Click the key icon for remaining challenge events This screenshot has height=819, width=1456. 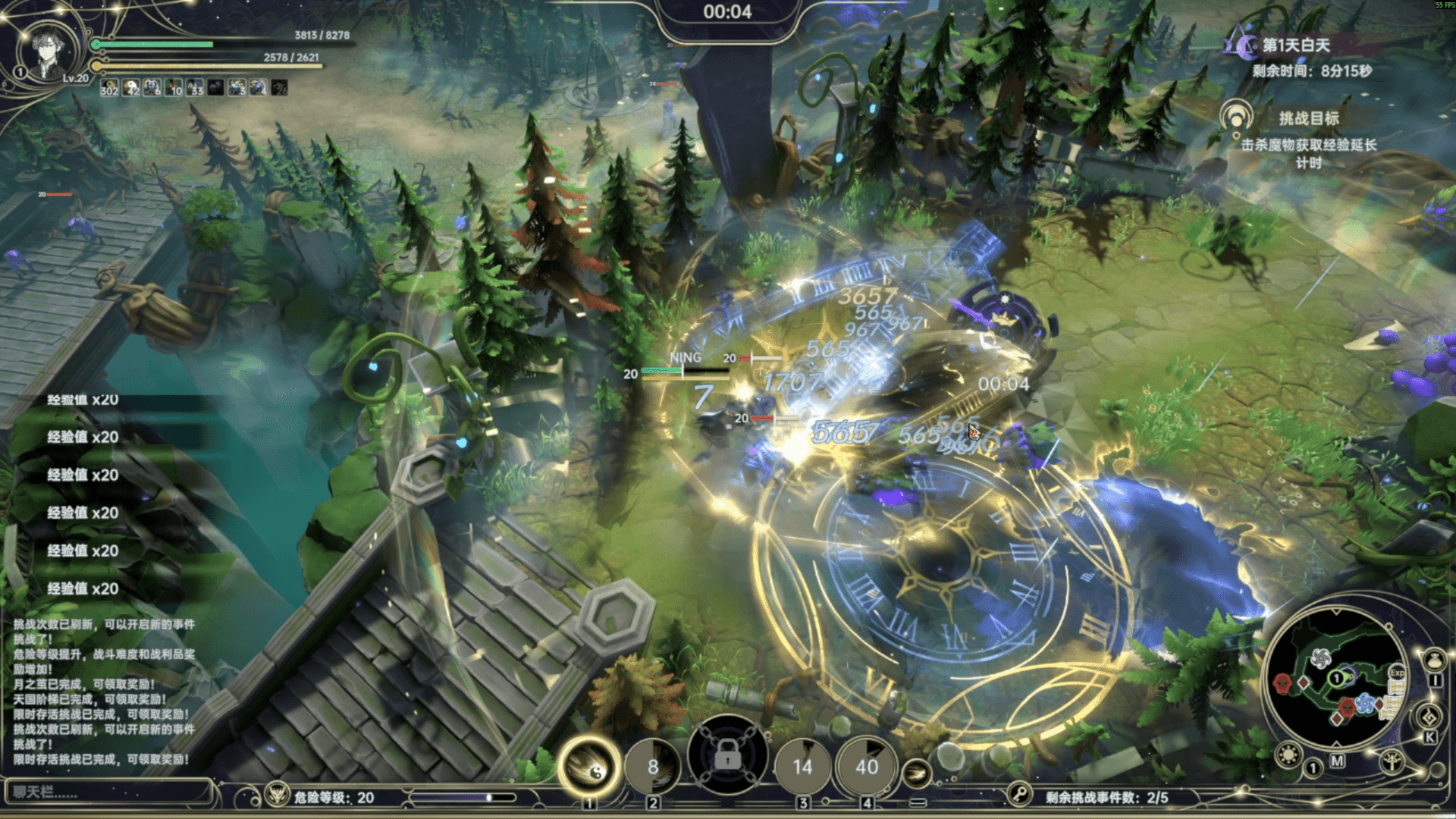[x=1020, y=795]
